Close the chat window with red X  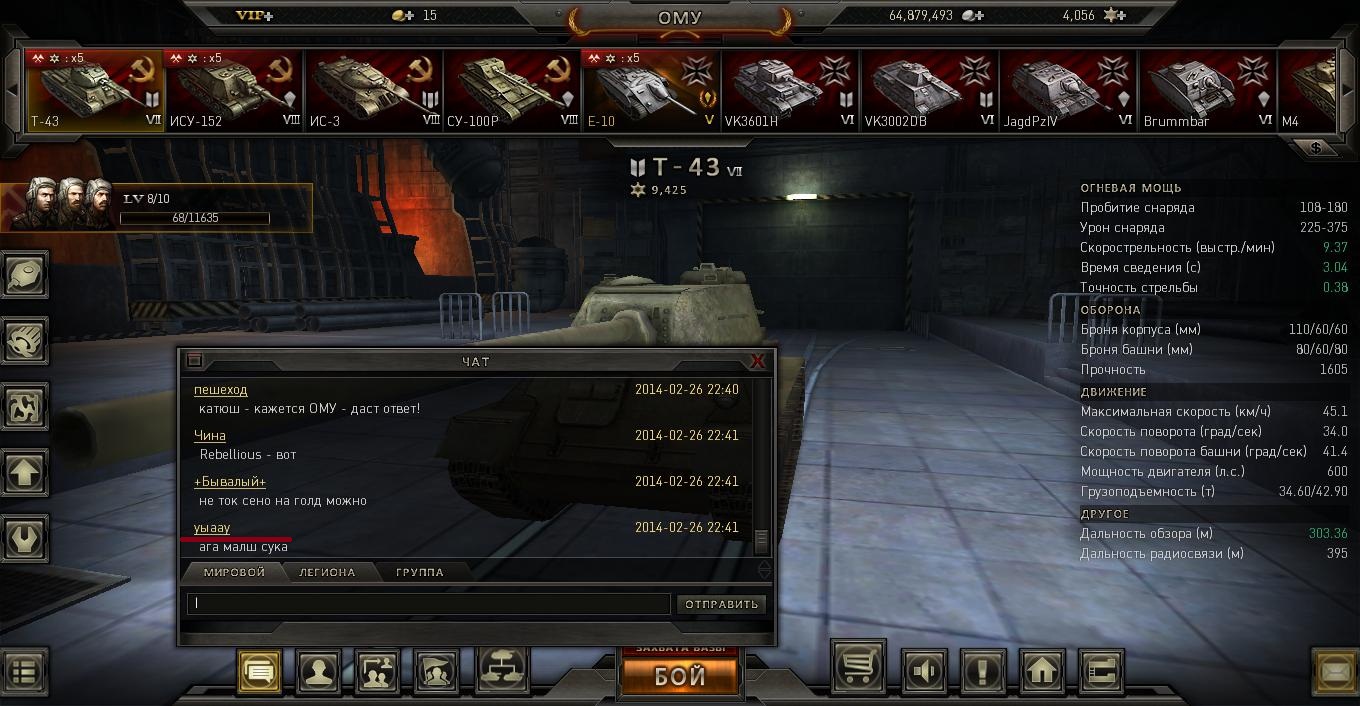(758, 361)
